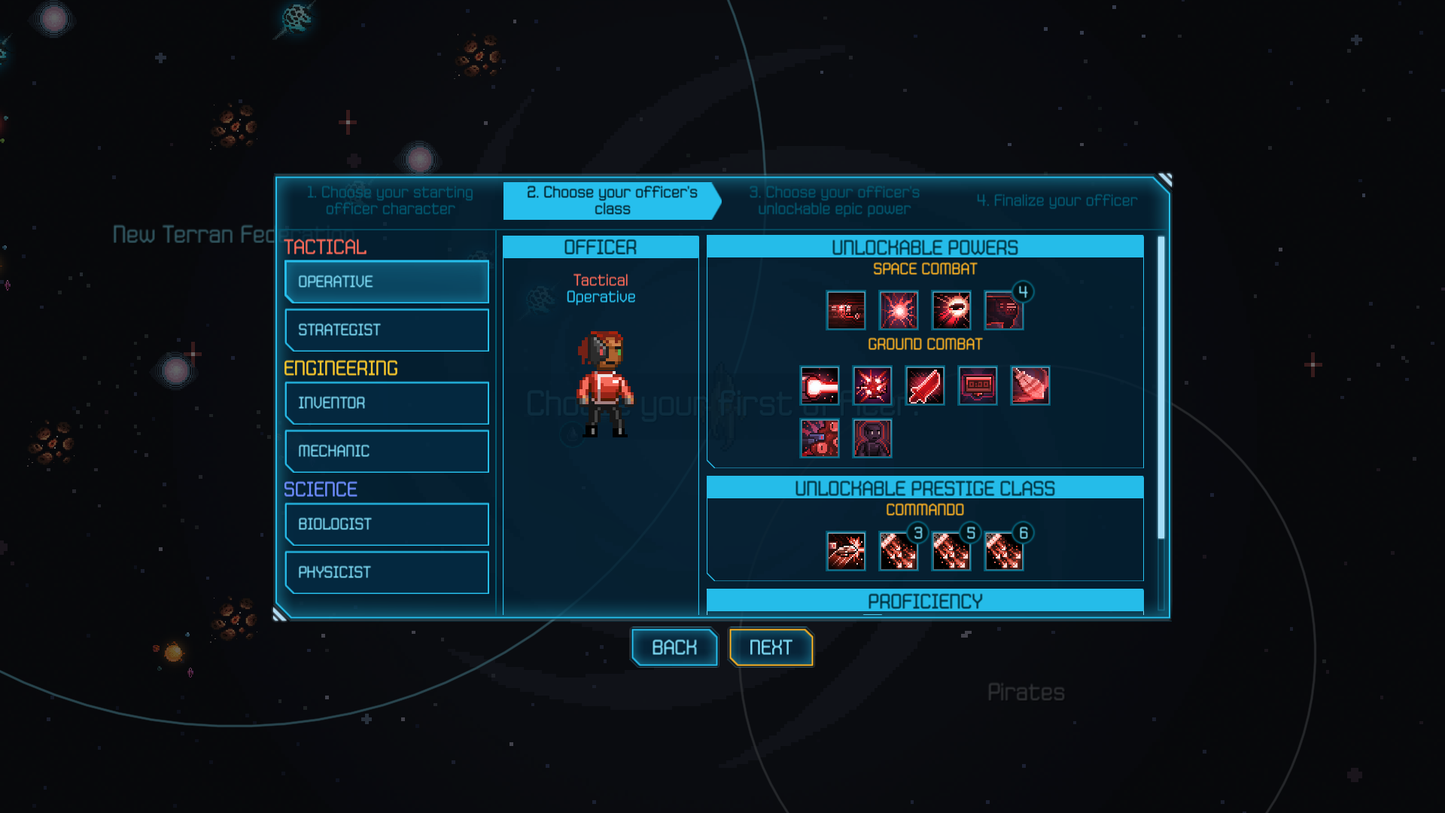
Task: Proceed with the Next button
Action: coord(770,647)
